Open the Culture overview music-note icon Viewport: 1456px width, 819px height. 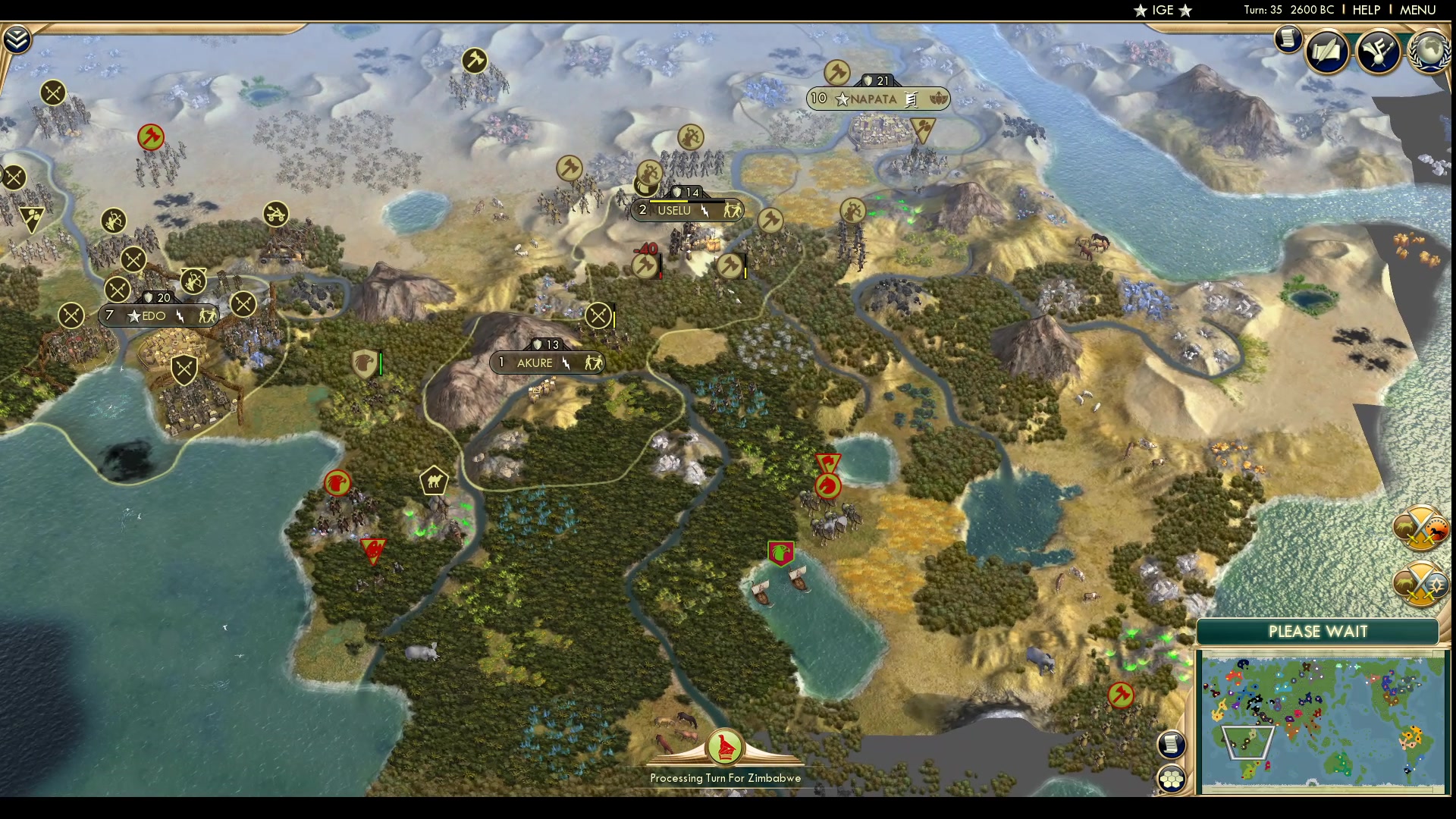click(x=1376, y=52)
